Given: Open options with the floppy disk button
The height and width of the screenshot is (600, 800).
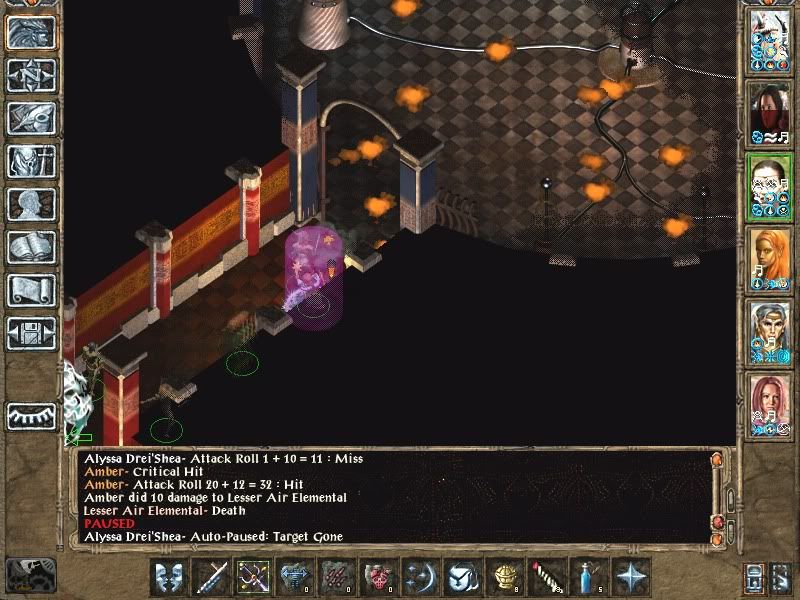Looking at the screenshot, I should 31,333.
